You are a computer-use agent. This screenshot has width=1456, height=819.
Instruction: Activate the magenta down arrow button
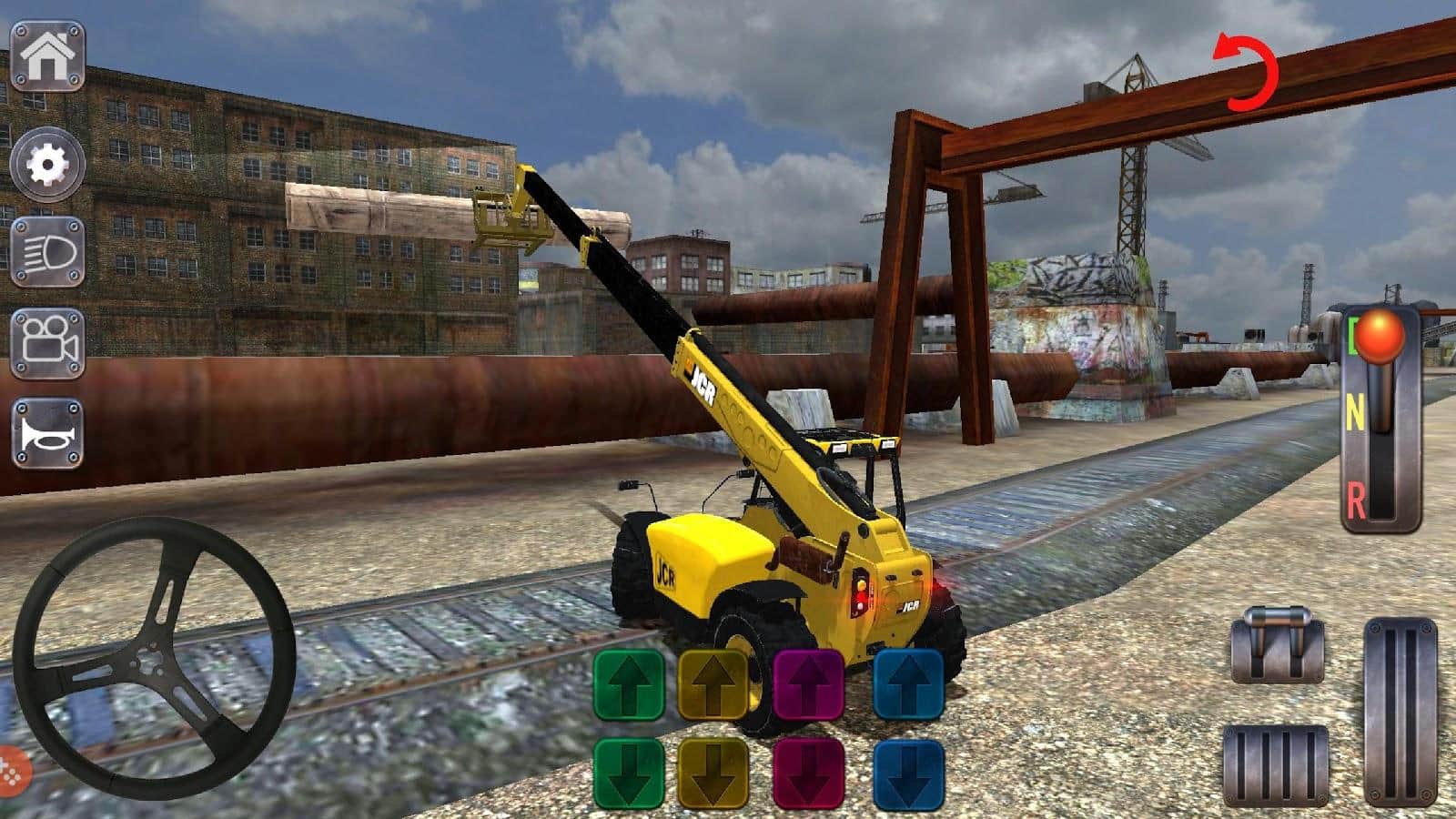(x=809, y=773)
